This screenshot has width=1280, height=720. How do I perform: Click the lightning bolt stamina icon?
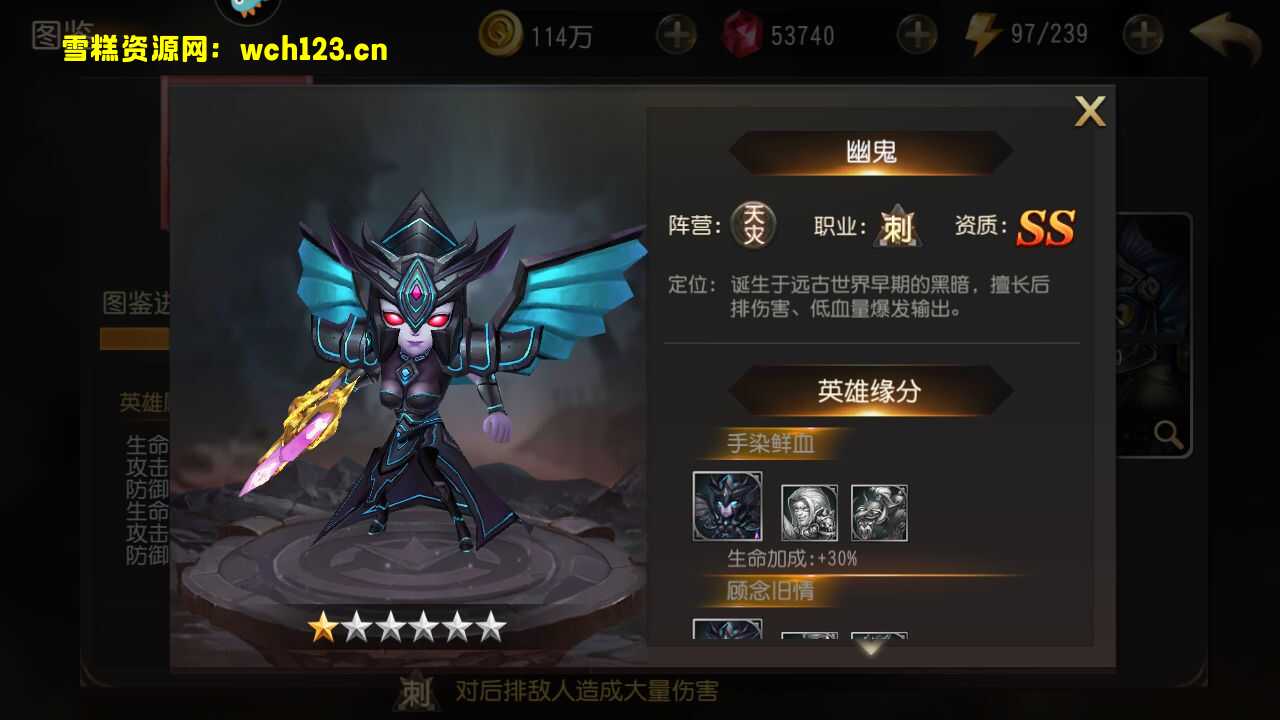coord(983,33)
